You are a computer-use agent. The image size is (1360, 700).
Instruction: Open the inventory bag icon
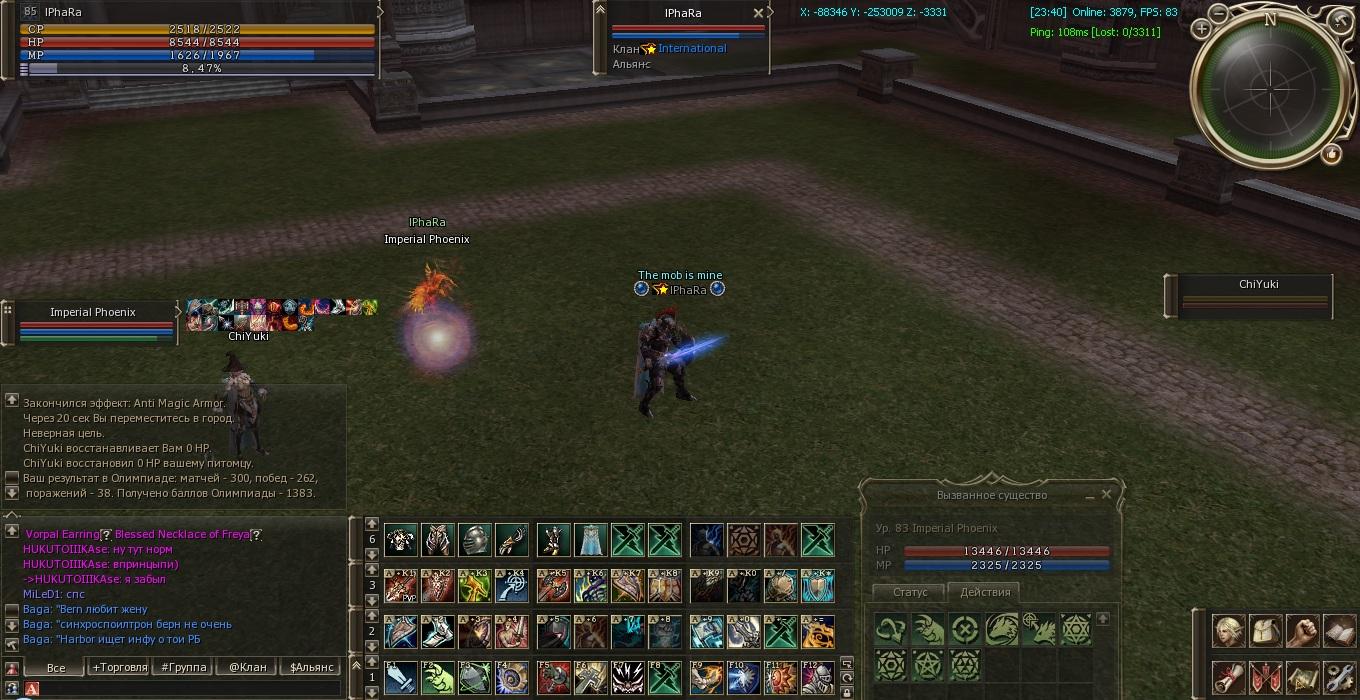pyautogui.click(x=1265, y=632)
